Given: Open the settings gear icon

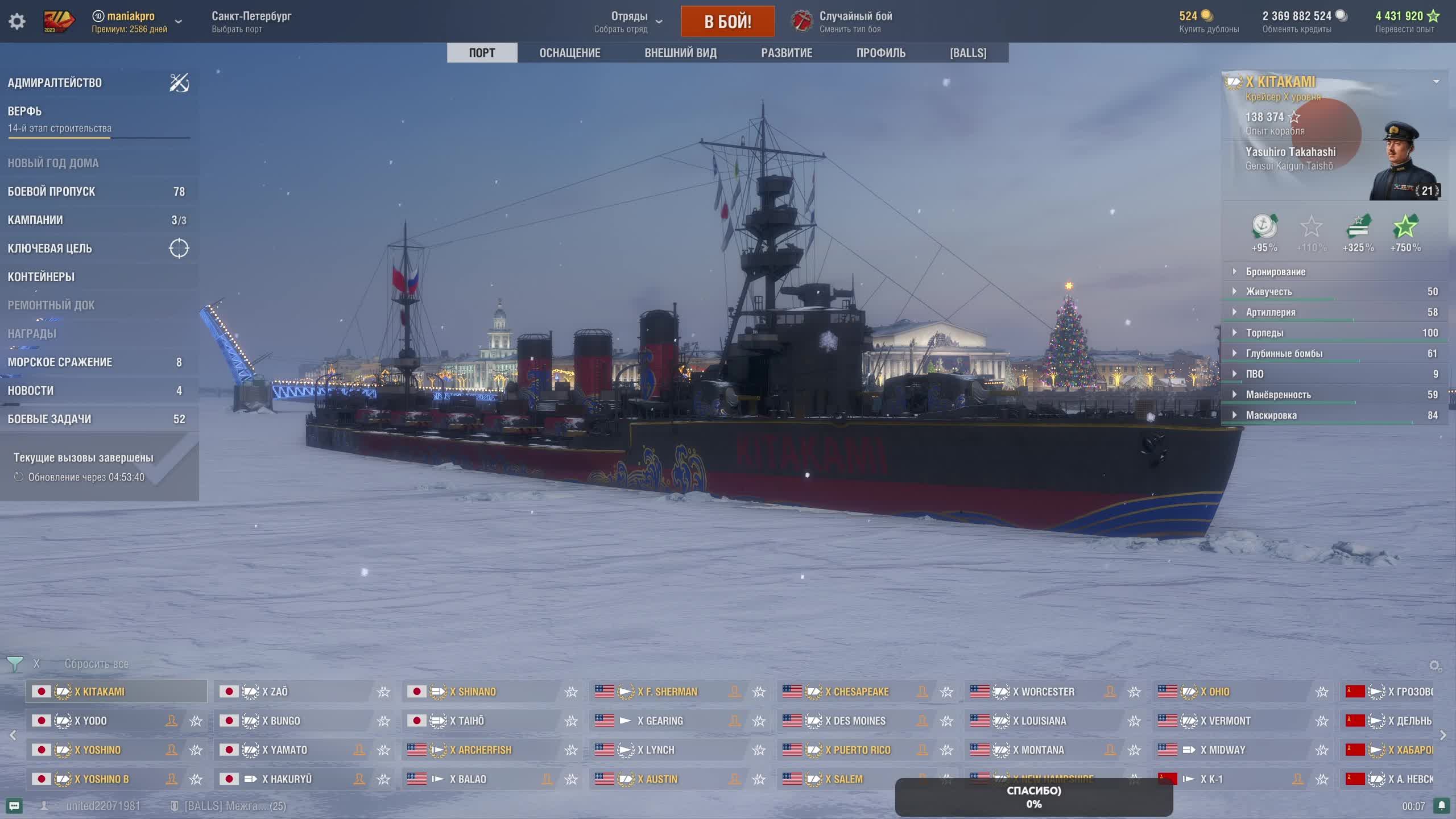Looking at the screenshot, I should pyautogui.click(x=17, y=22).
